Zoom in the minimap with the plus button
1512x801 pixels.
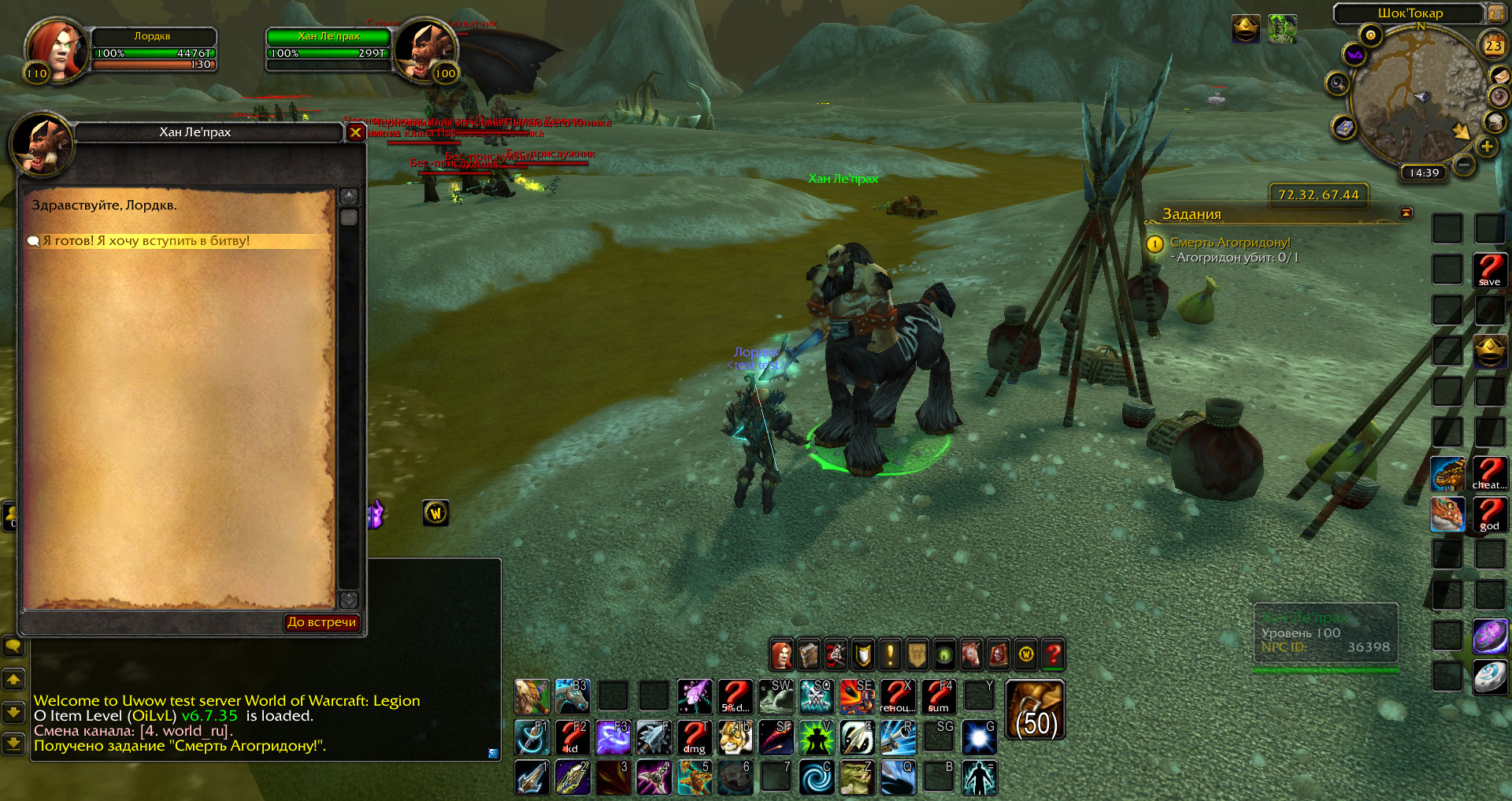point(1487,146)
